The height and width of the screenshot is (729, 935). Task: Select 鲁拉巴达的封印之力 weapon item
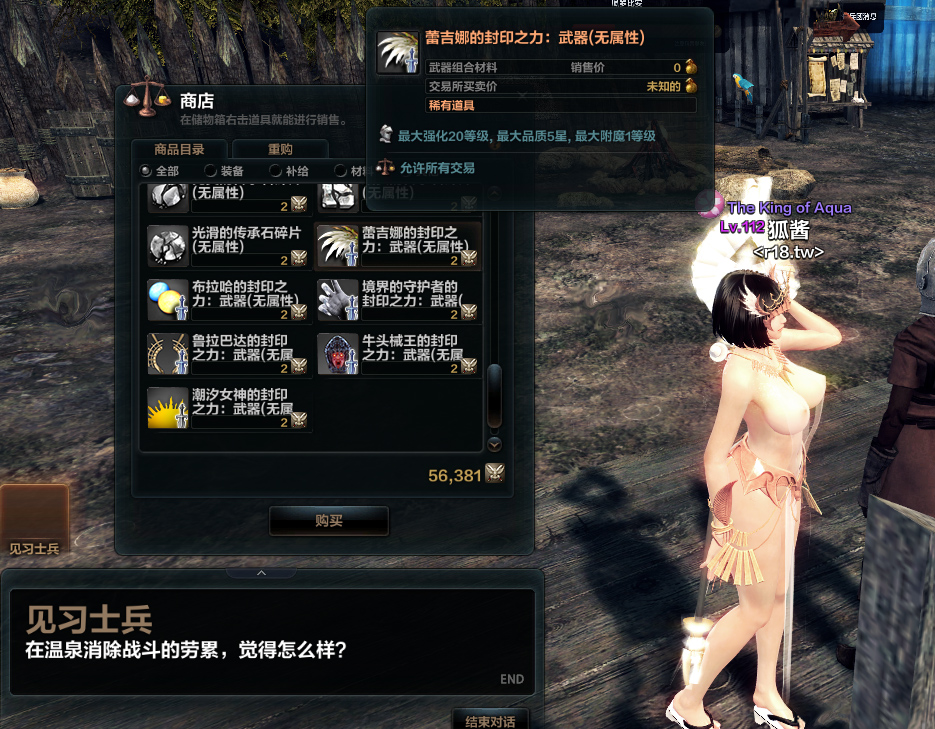coord(229,354)
